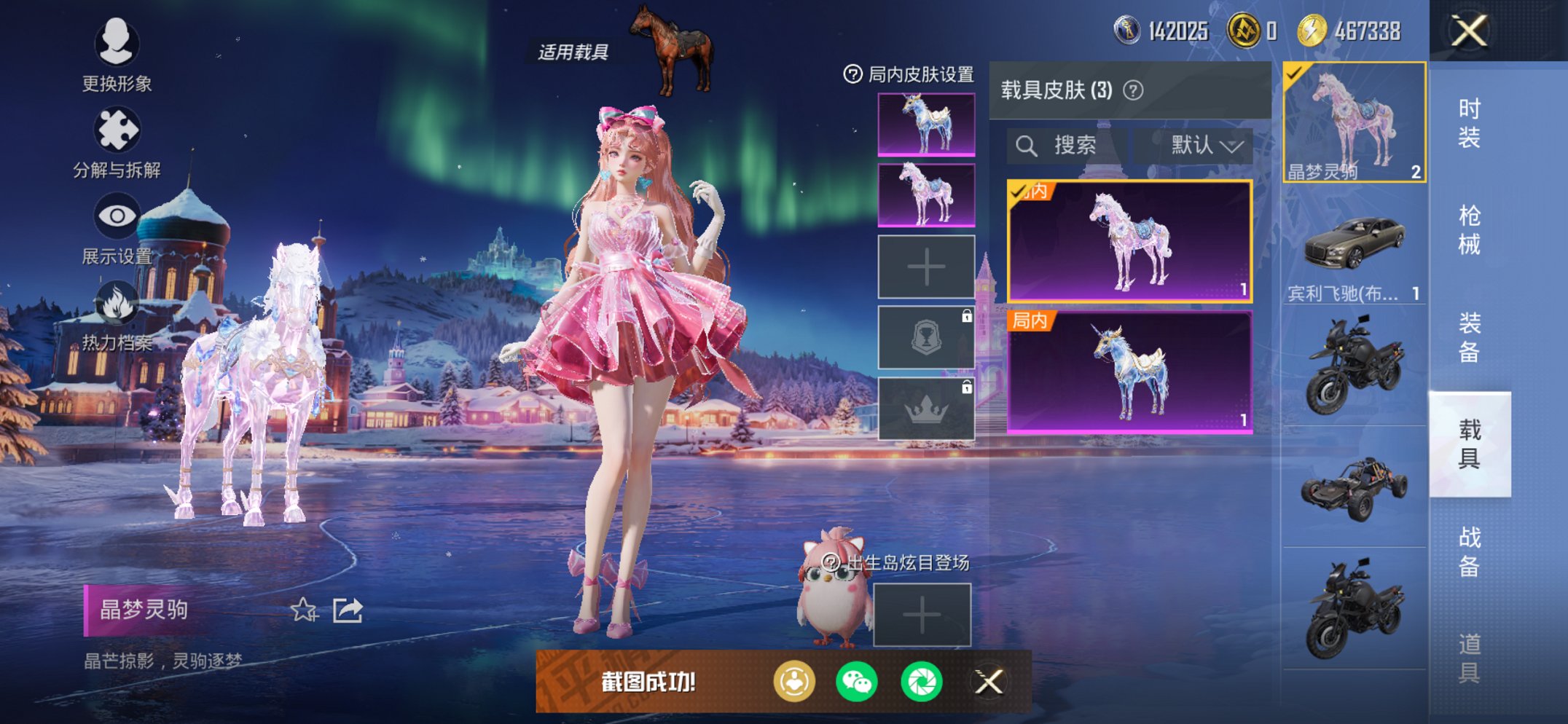Open the search magnifier in vehicle skin panel

pyautogui.click(x=1028, y=144)
